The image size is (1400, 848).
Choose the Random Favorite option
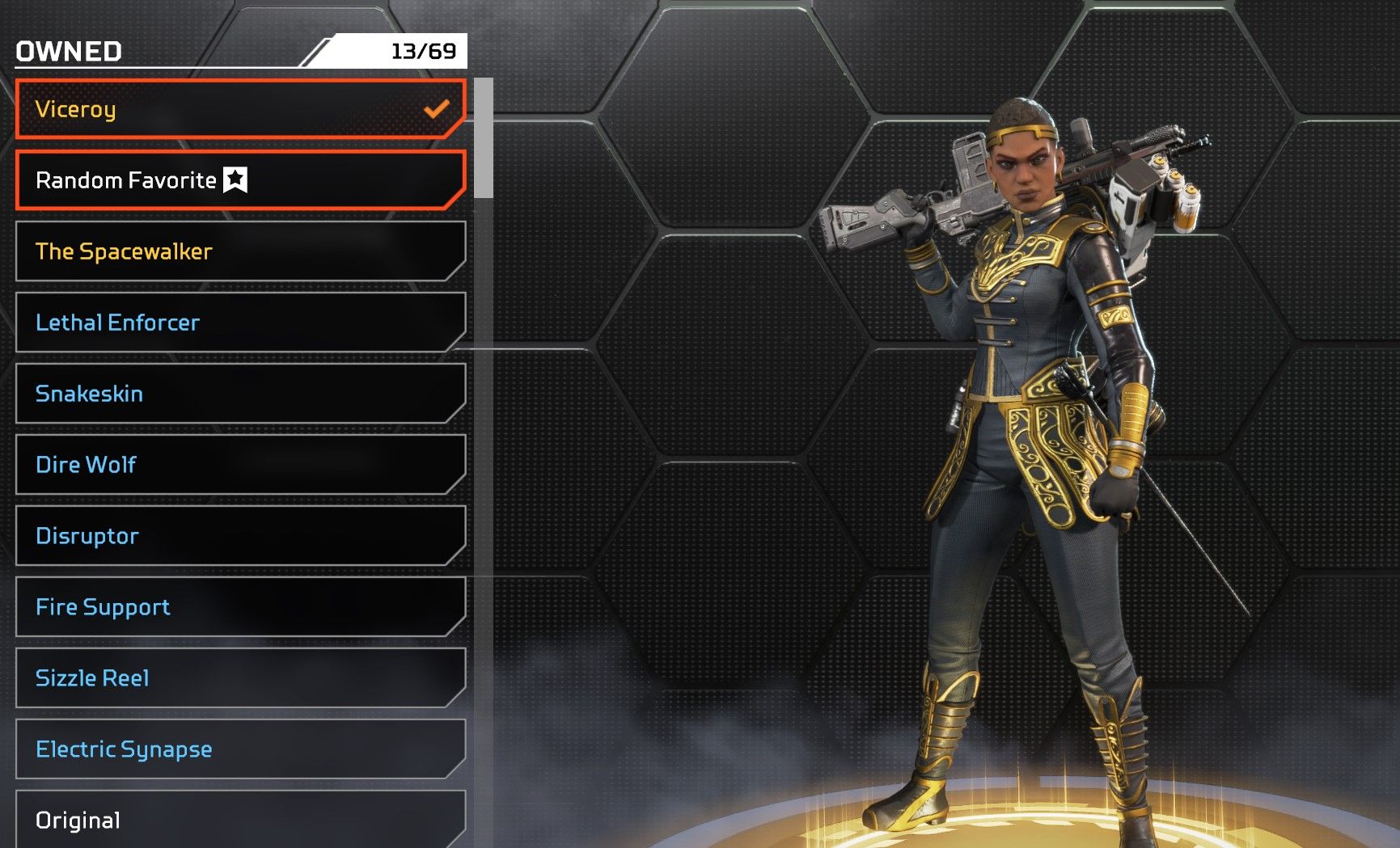pyautogui.click(x=240, y=180)
